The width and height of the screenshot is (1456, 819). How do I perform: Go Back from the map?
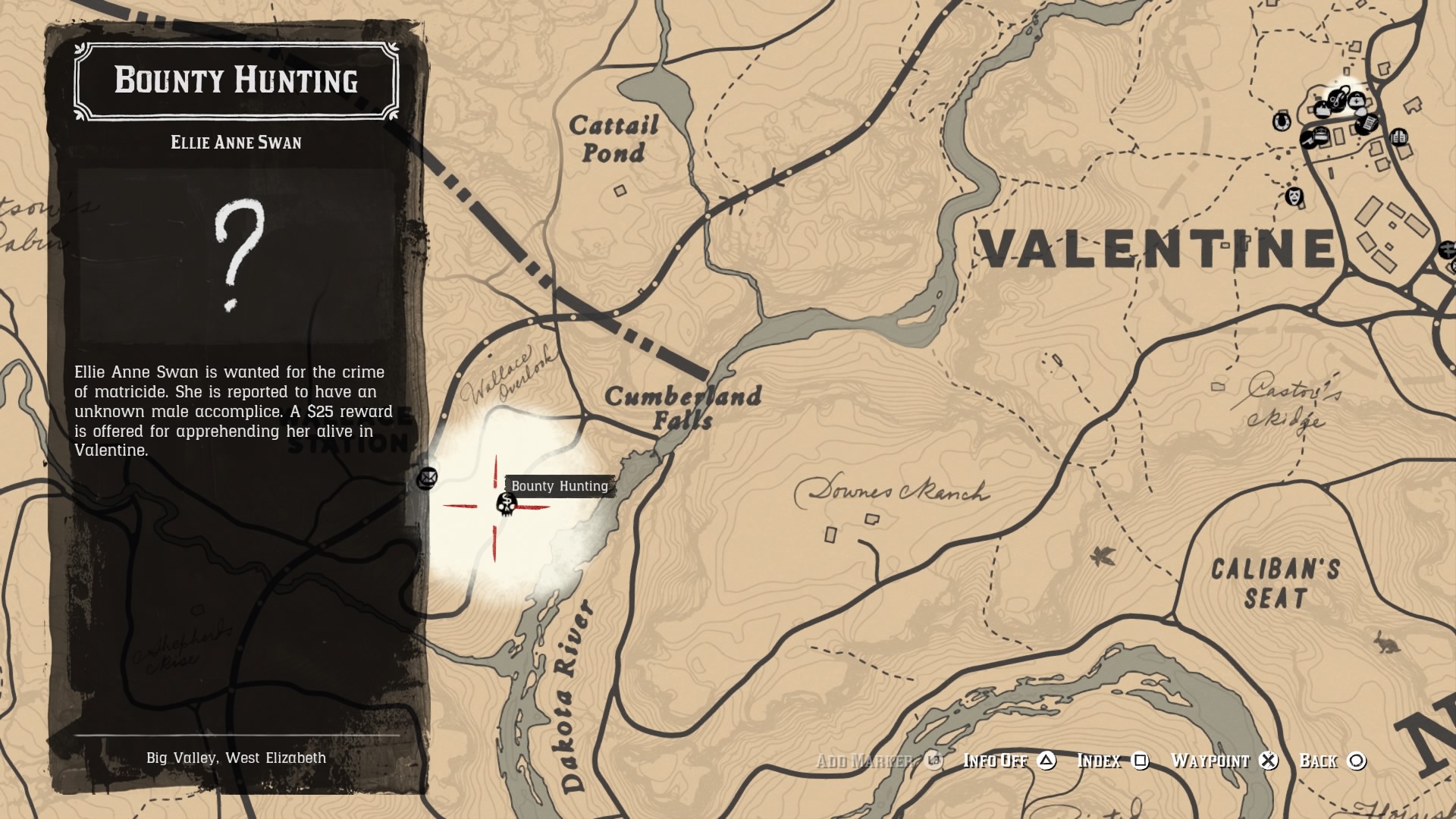point(1332,761)
